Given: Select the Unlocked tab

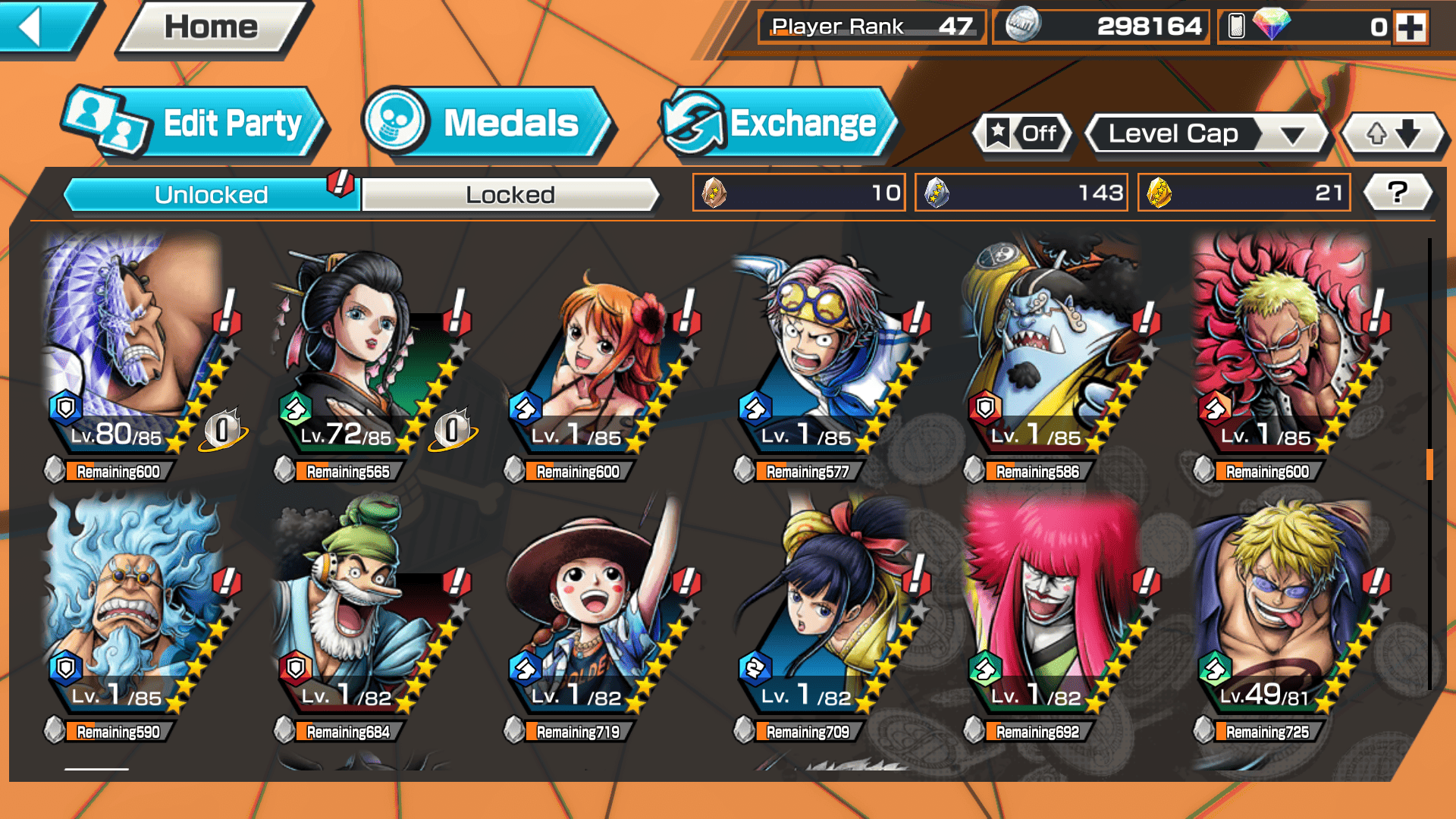Looking at the screenshot, I should tap(211, 195).
